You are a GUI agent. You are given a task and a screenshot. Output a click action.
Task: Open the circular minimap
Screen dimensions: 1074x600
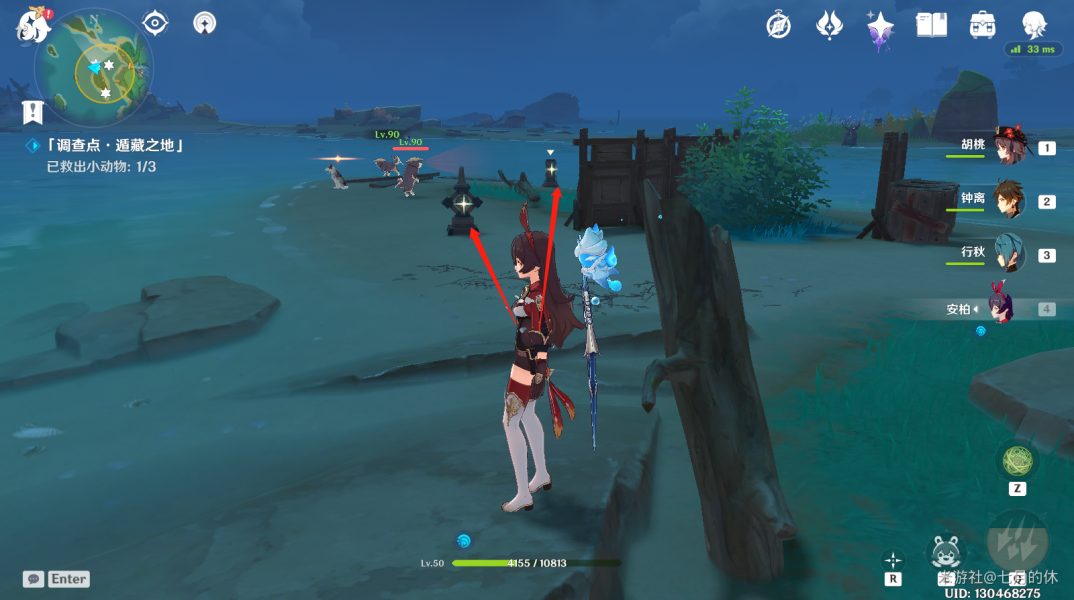coord(94,68)
